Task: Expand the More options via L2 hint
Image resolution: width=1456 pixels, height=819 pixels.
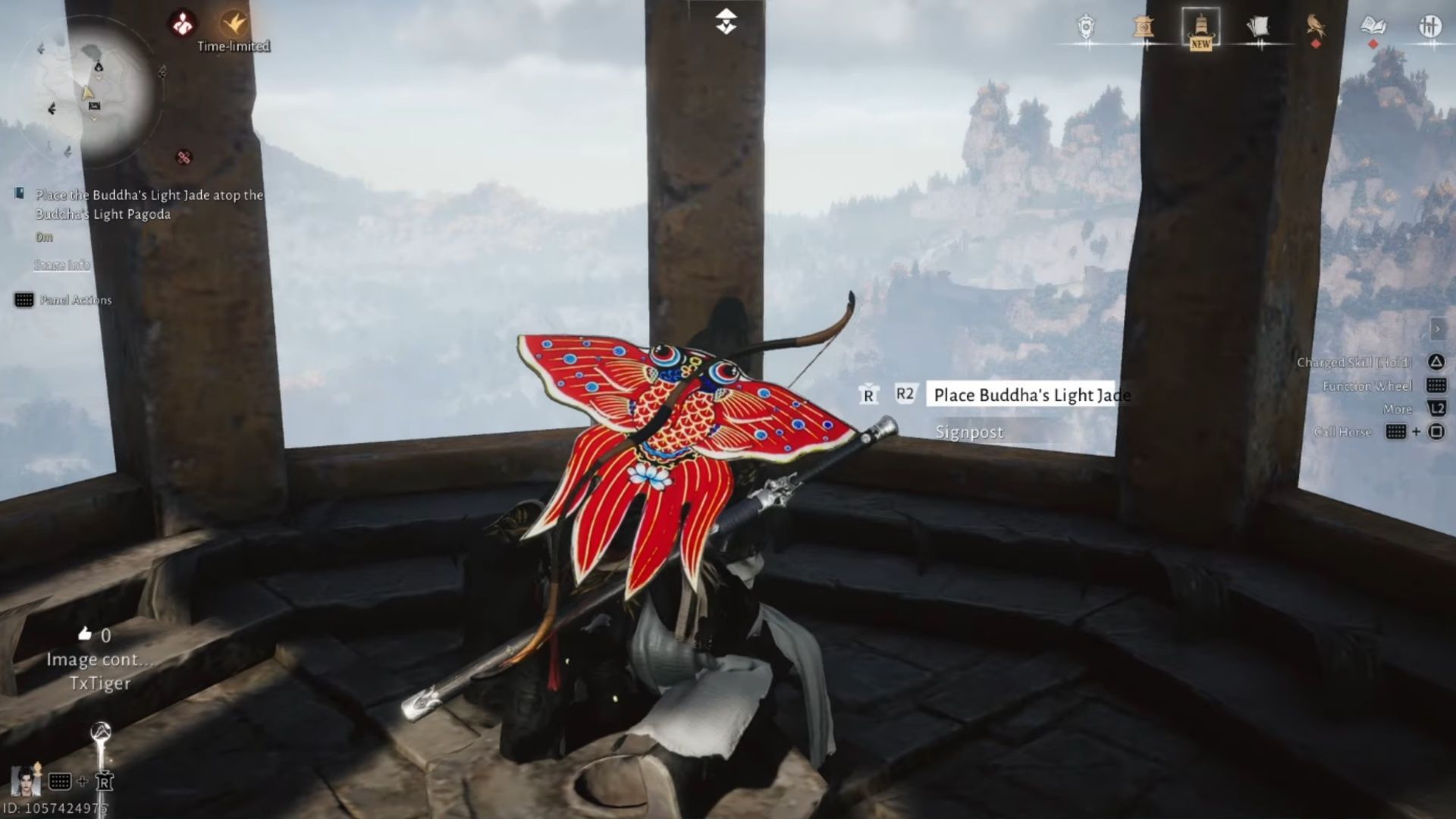Action: (x=1438, y=409)
